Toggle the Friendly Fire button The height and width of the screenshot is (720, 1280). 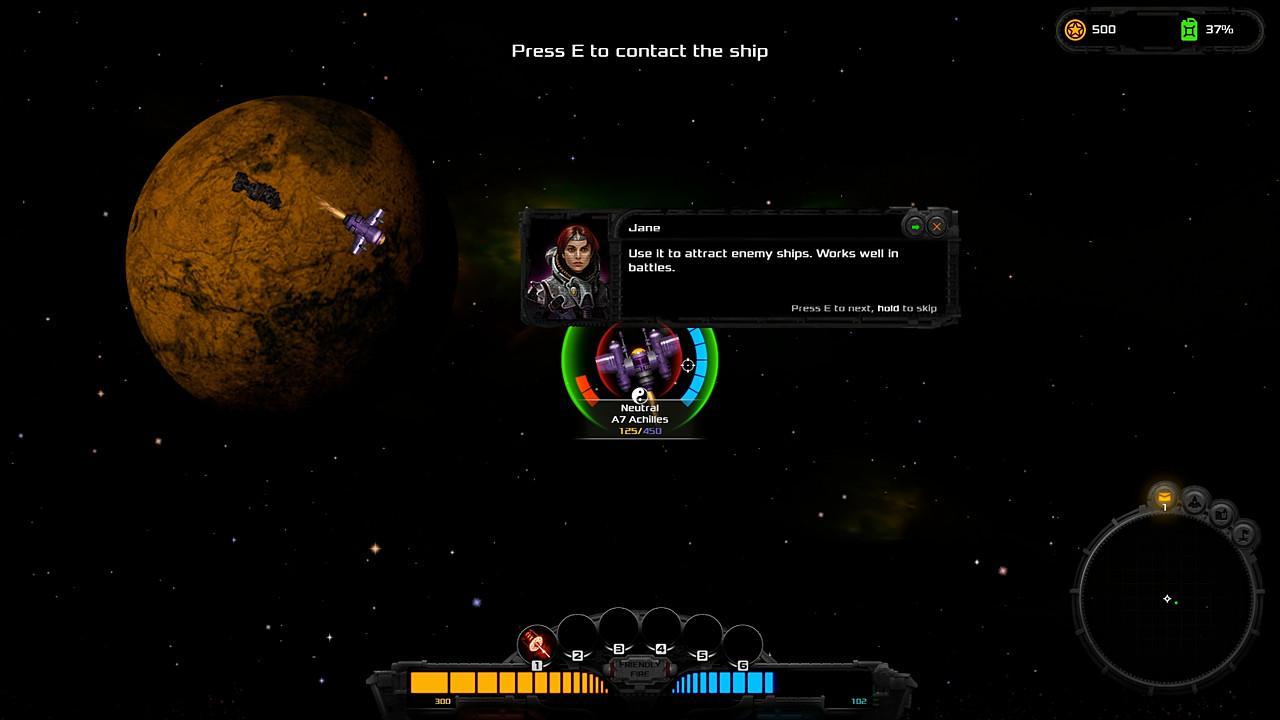click(x=639, y=669)
